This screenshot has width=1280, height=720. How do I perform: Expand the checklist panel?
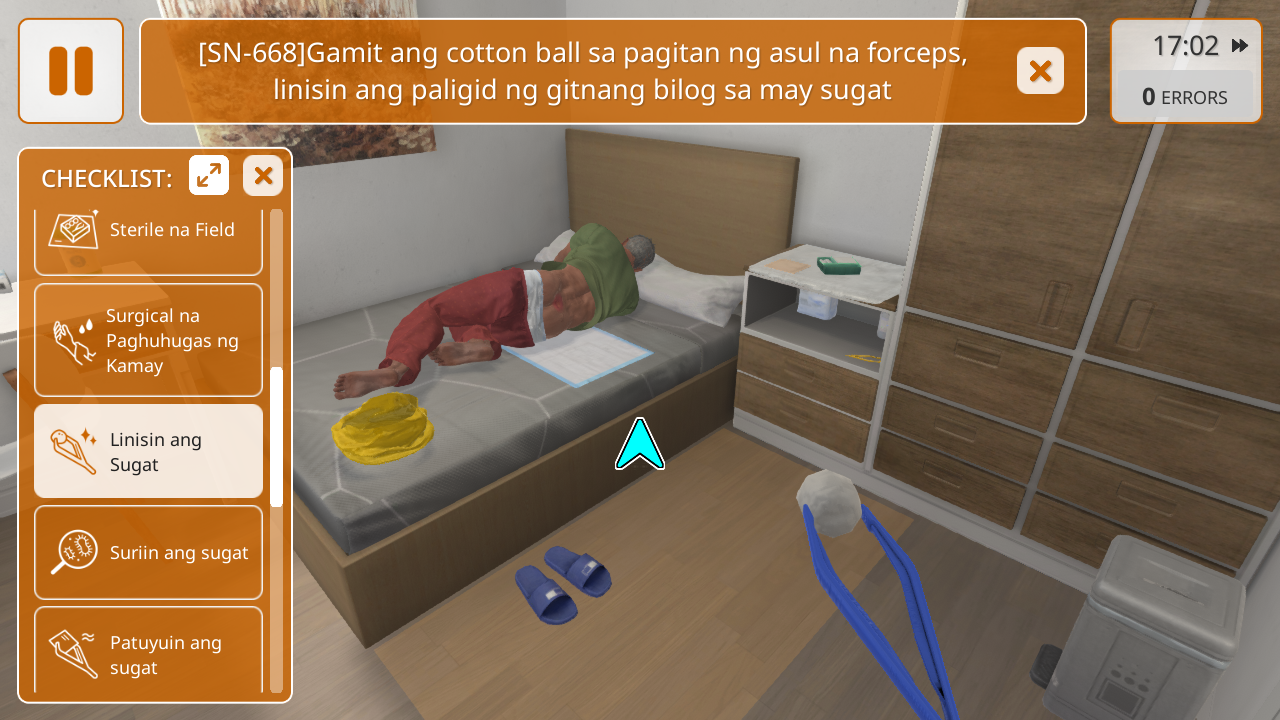point(209,176)
